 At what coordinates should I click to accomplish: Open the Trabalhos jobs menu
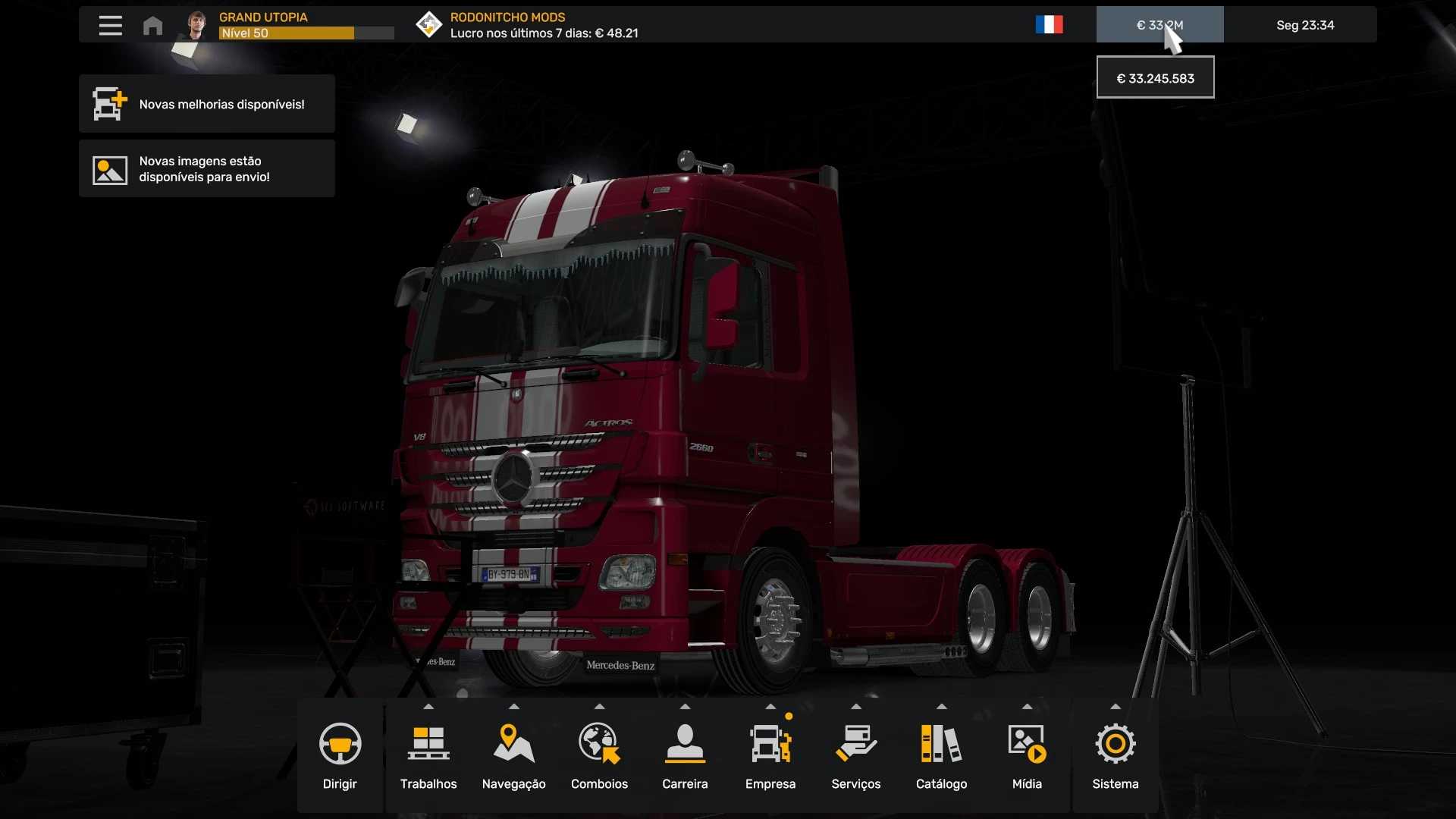(x=428, y=755)
